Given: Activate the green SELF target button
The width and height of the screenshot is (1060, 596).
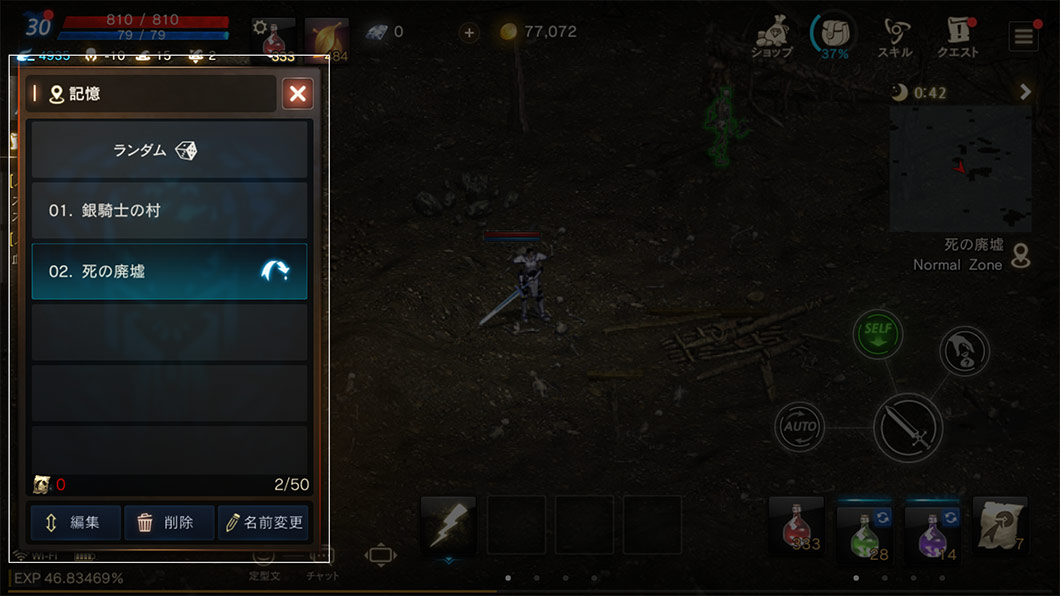Looking at the screenshot, I should (878, 335).
